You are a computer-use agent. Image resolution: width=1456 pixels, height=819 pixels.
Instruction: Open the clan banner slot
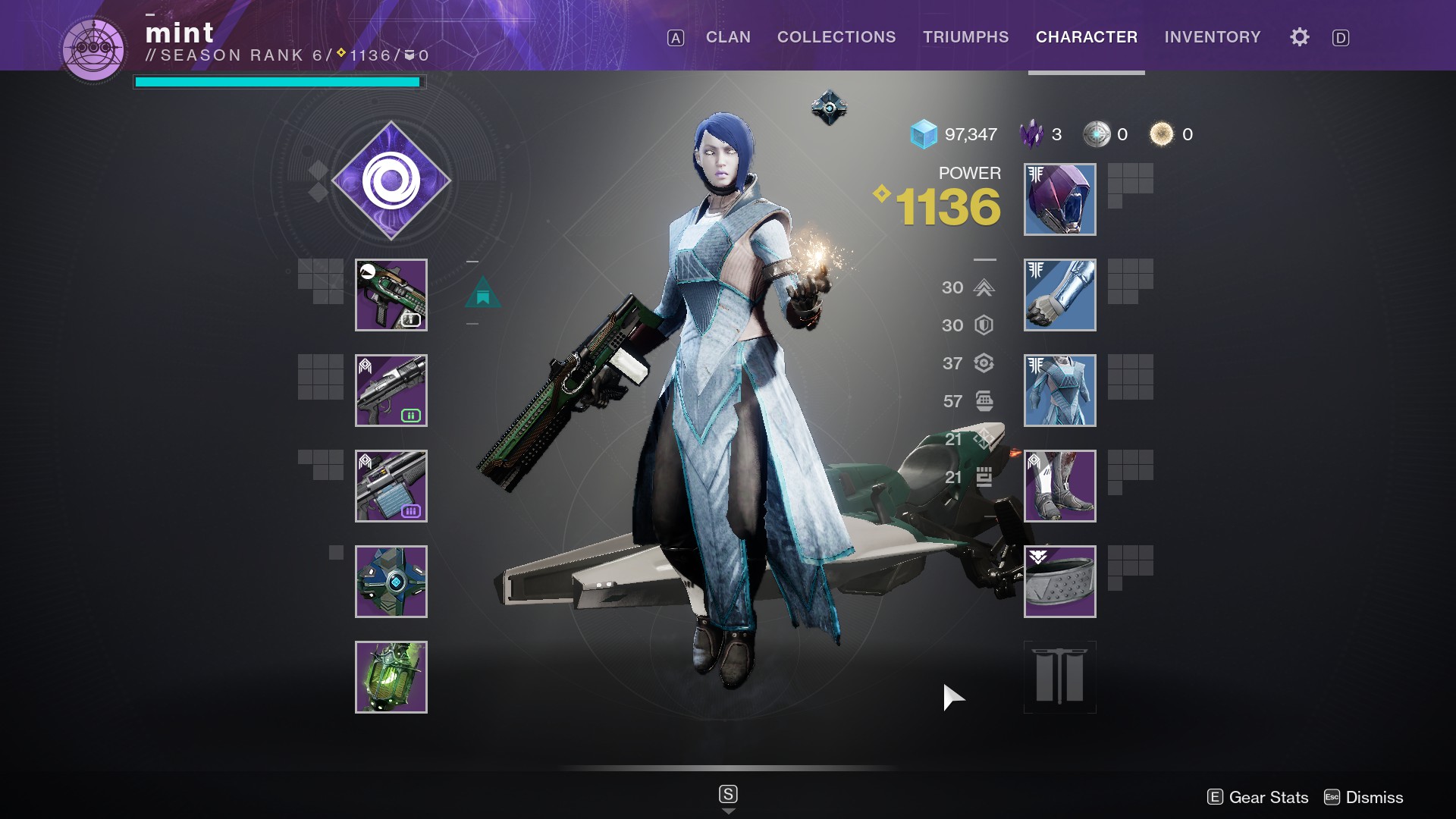pos(1059,677)
